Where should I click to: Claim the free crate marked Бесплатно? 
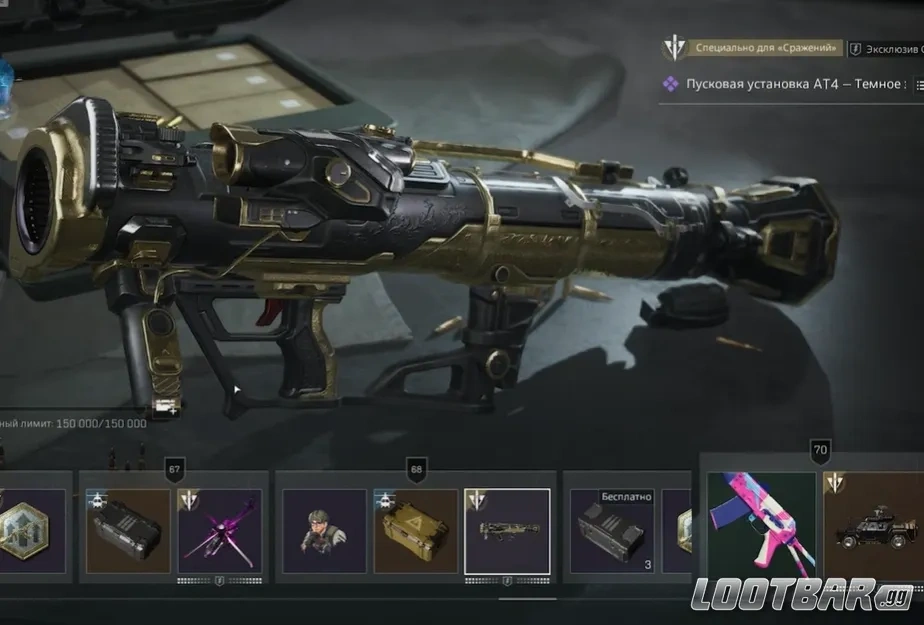(611, 530)
